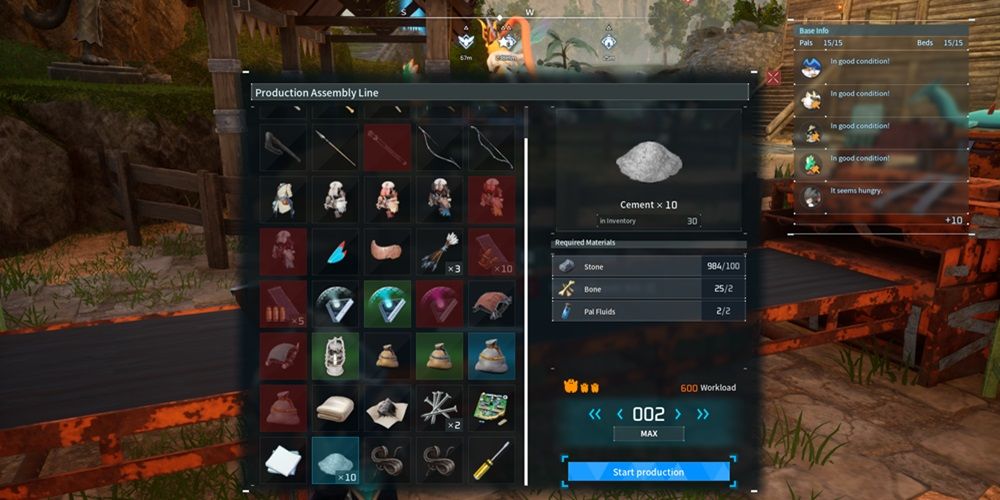Choose the magenta glider recipe
The image size is (1000, 500).
(440, 303)
